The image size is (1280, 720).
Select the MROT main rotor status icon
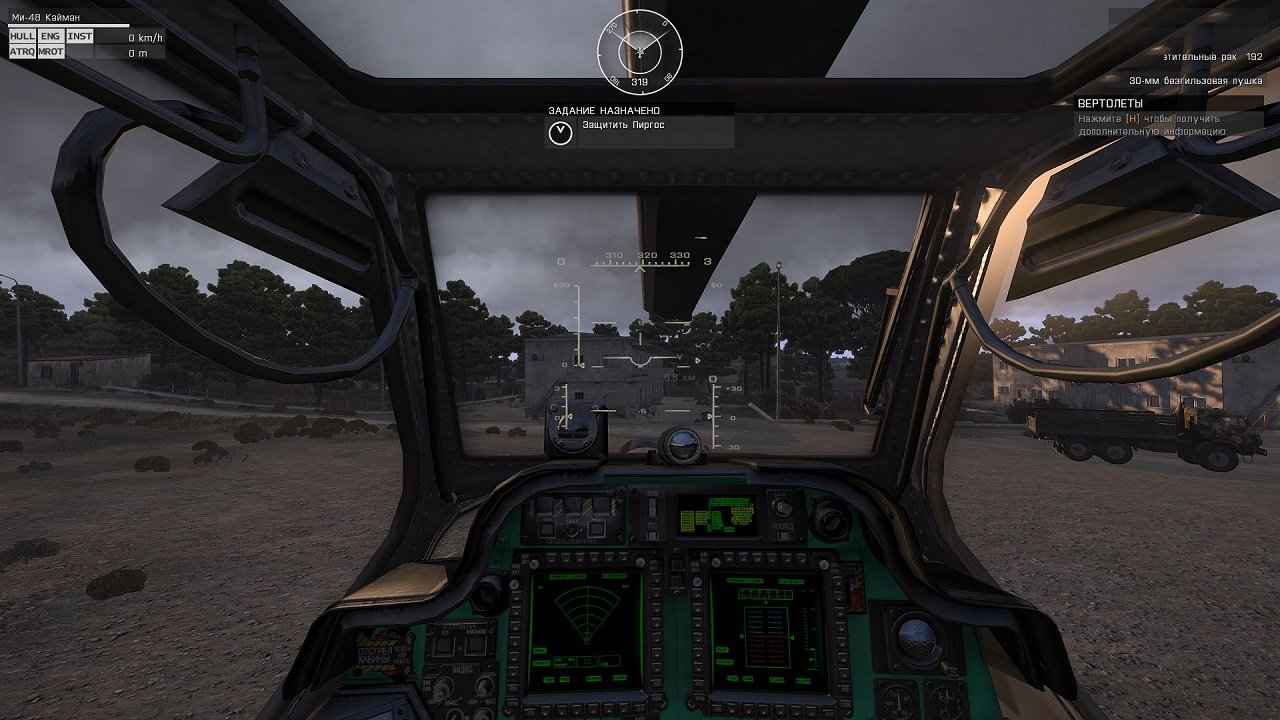click(x=52, y=52)
